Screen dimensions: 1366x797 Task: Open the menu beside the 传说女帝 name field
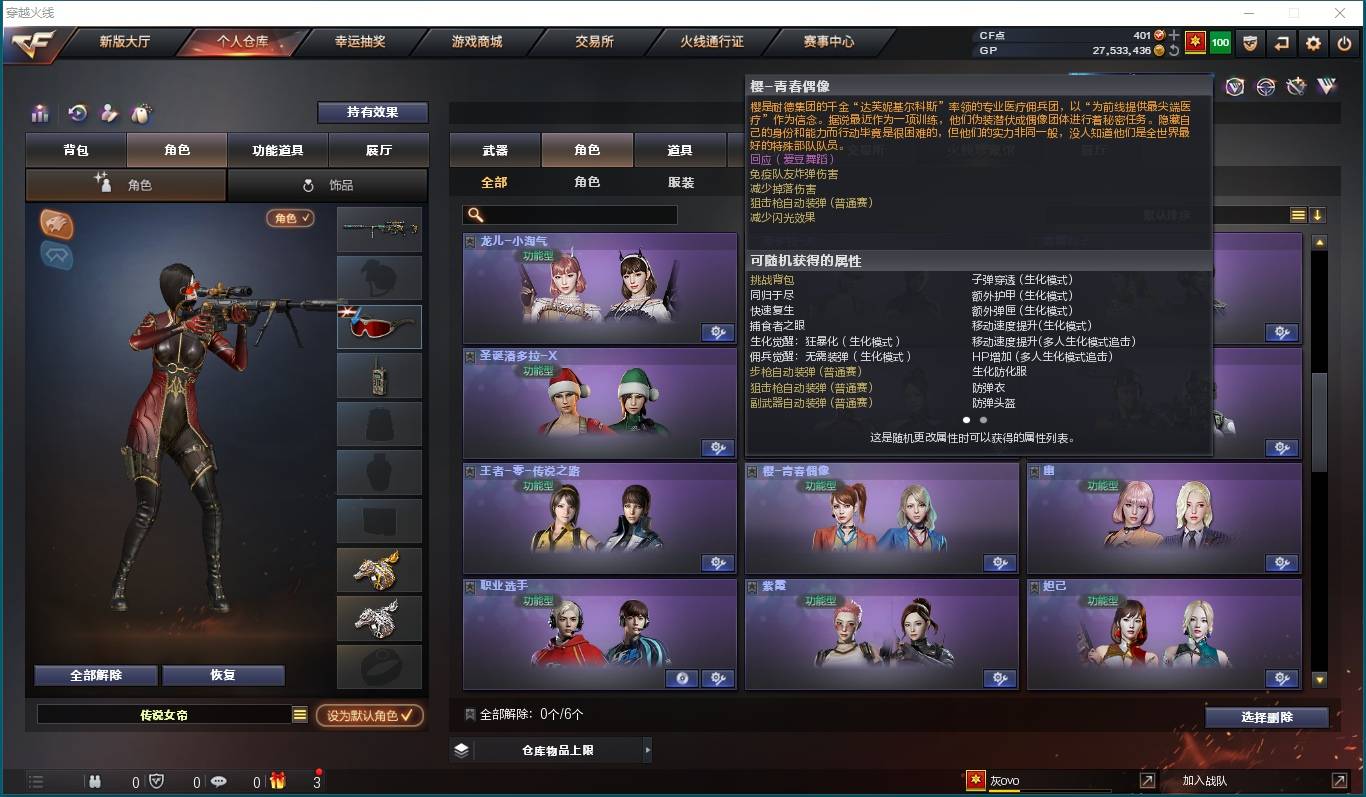298,715
